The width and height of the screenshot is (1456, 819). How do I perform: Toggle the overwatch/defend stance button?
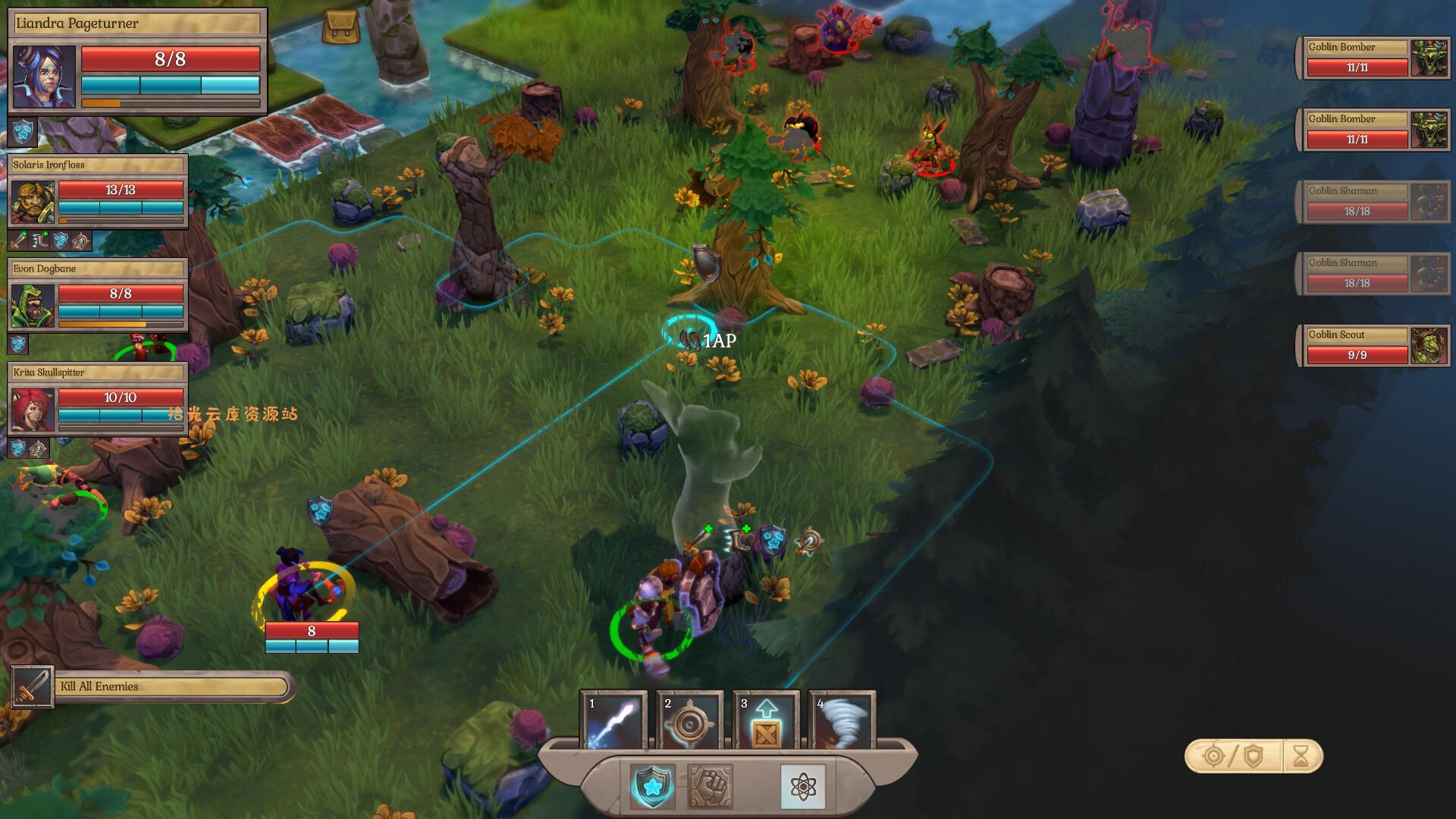point(1234,756)
